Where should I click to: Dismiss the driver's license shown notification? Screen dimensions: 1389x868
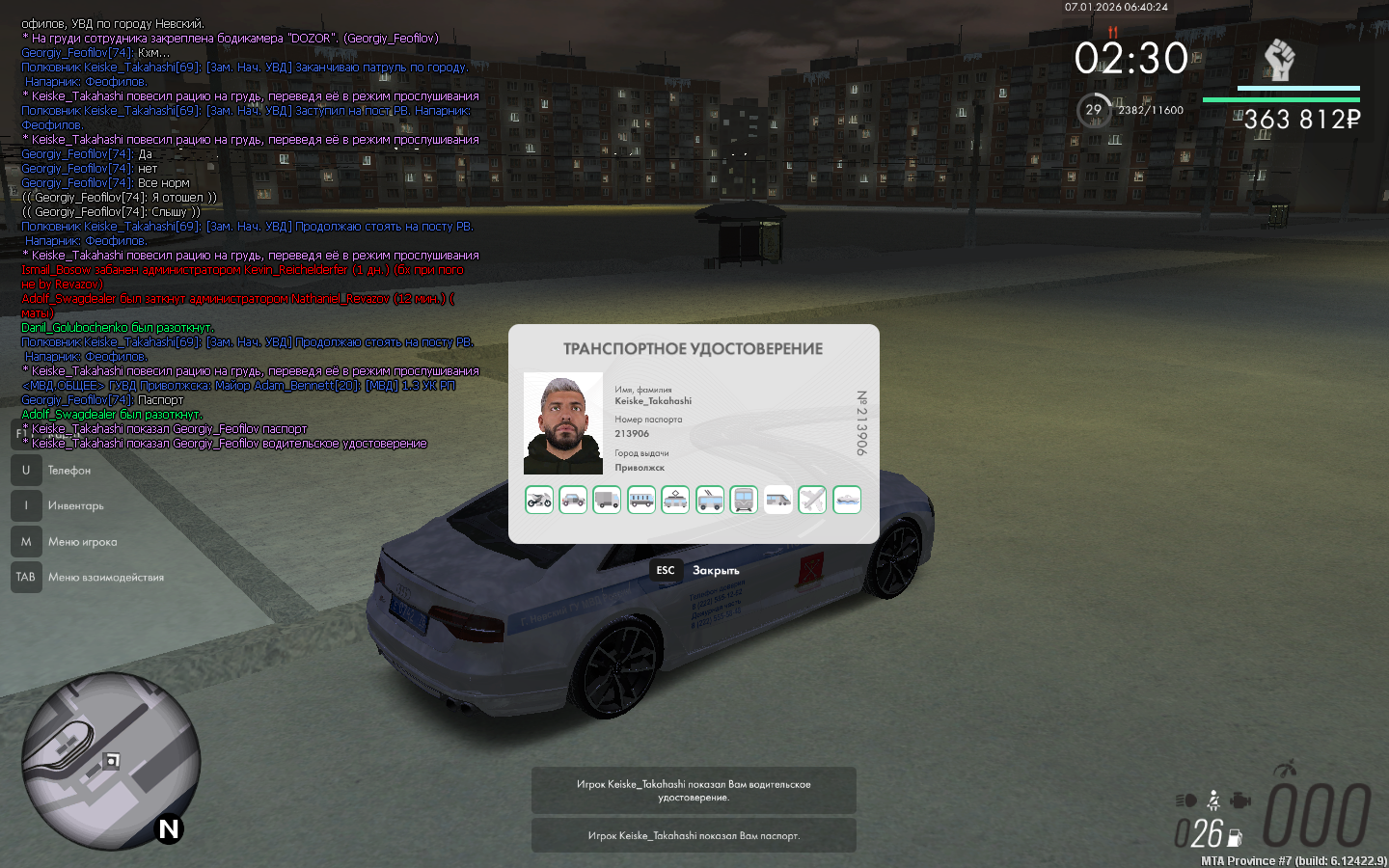[694, 791]
